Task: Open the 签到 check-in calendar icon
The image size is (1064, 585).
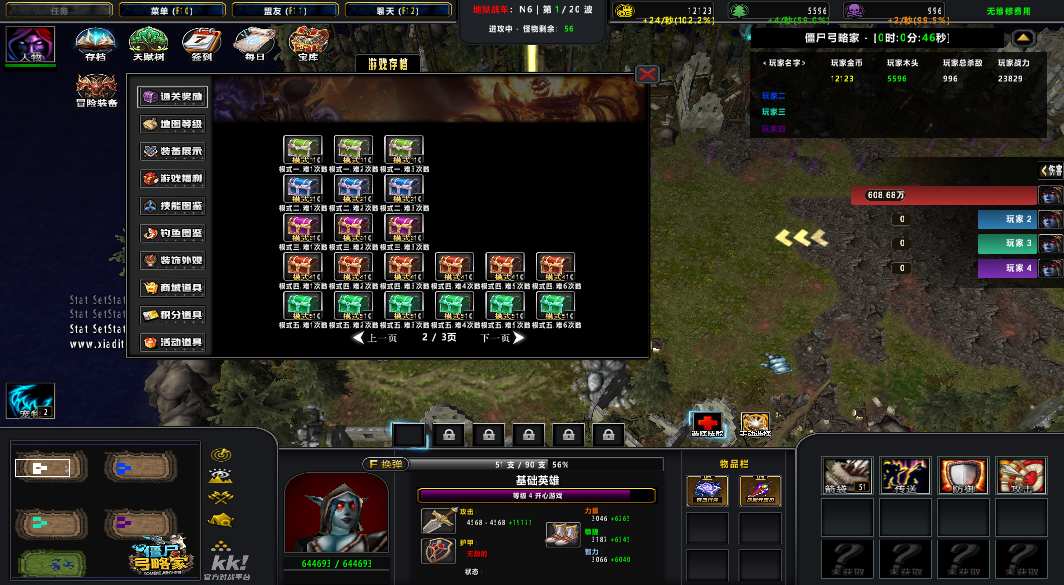Action: (201, 43)
